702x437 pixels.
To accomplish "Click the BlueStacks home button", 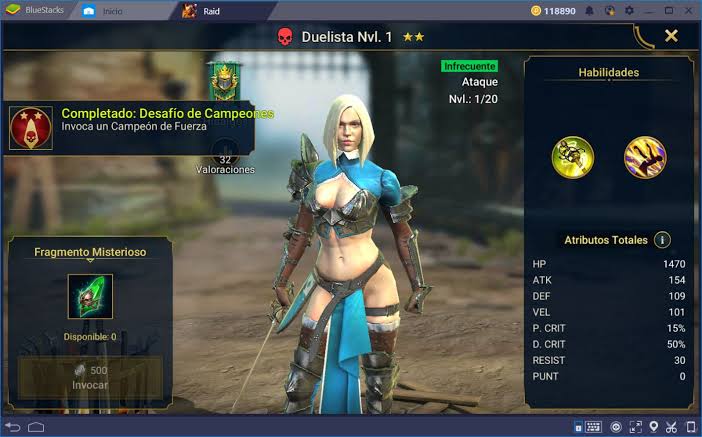I will (36, 427).
